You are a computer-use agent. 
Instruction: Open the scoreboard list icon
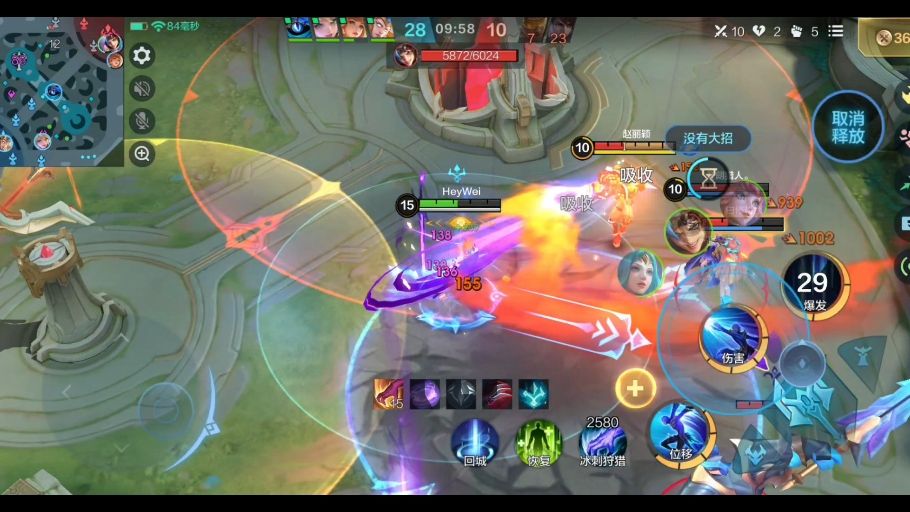(835, 31)
